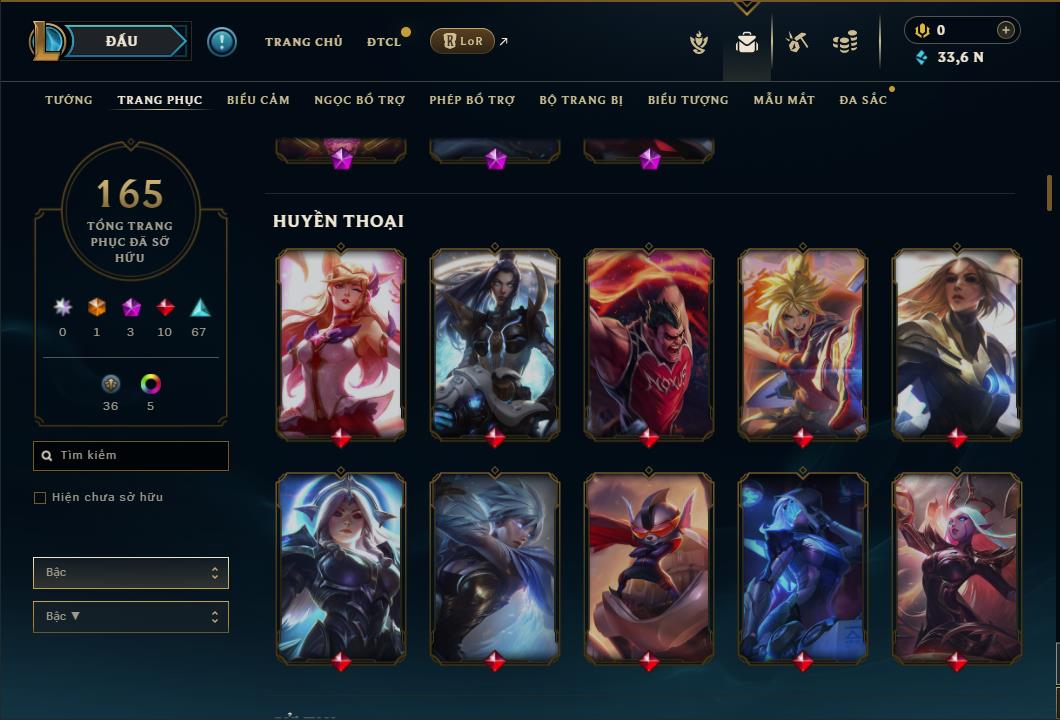Select the BIỂU CẢM tab

click(x=258, y=100)
